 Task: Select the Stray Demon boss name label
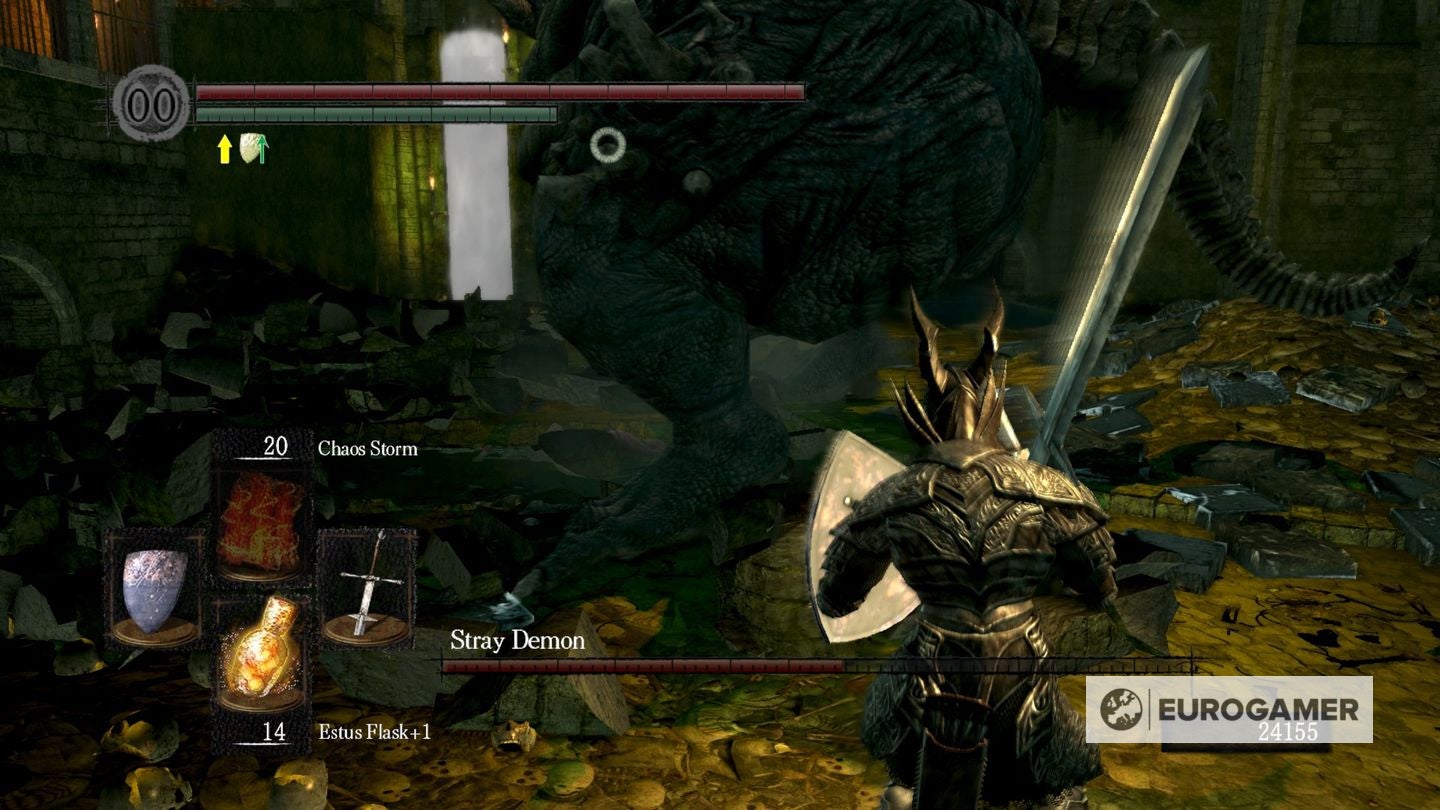[x=516, y=640]
